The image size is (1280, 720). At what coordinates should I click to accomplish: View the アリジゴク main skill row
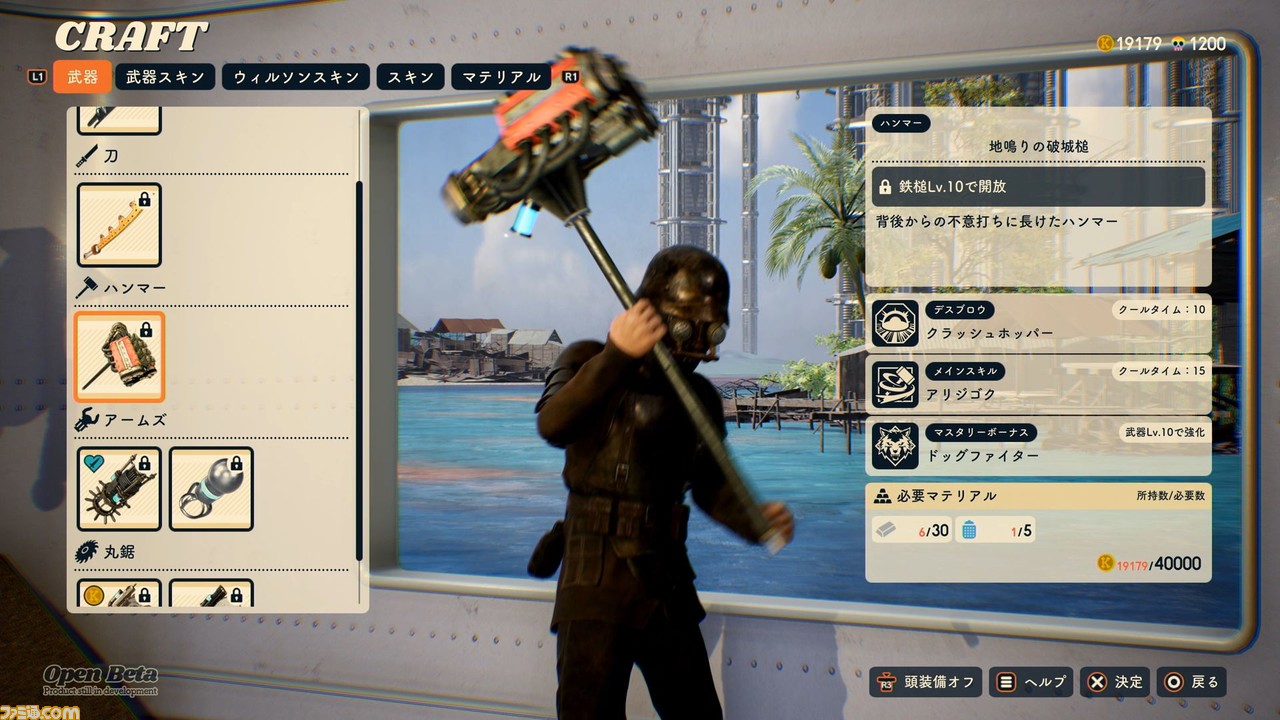click(1038, 385)
